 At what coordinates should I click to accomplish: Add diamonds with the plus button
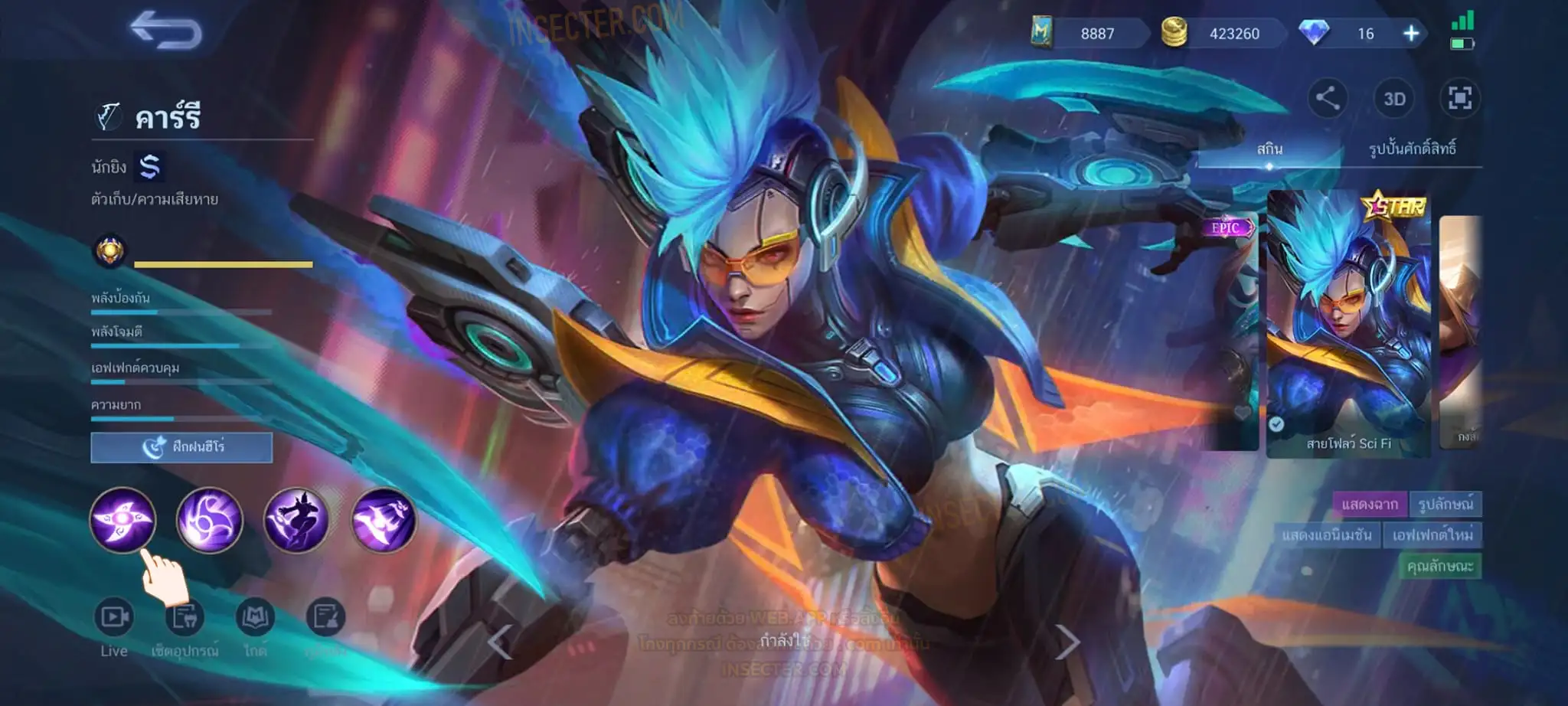1411,34
